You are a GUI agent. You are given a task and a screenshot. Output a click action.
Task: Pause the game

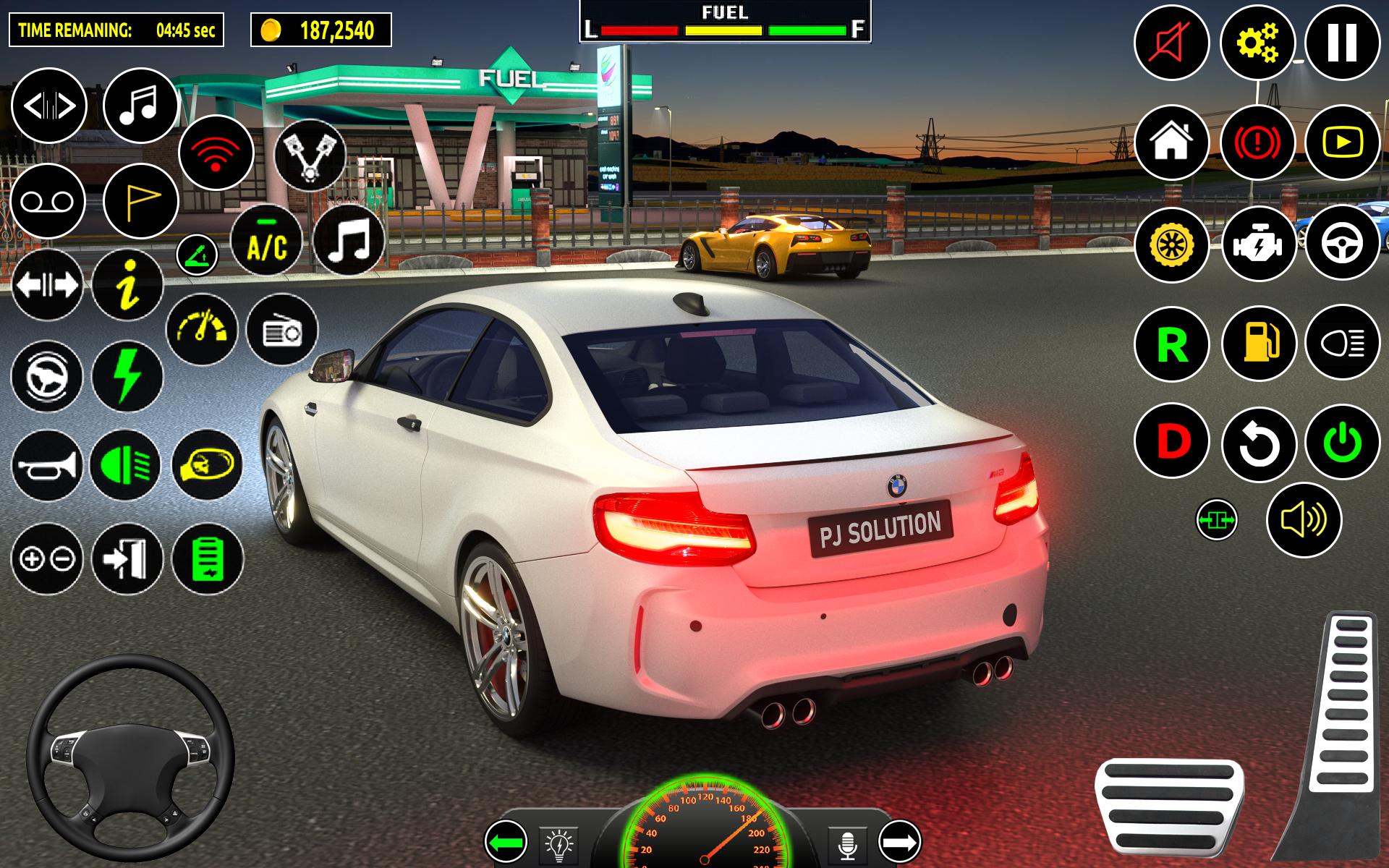[x=1342, y=42]
